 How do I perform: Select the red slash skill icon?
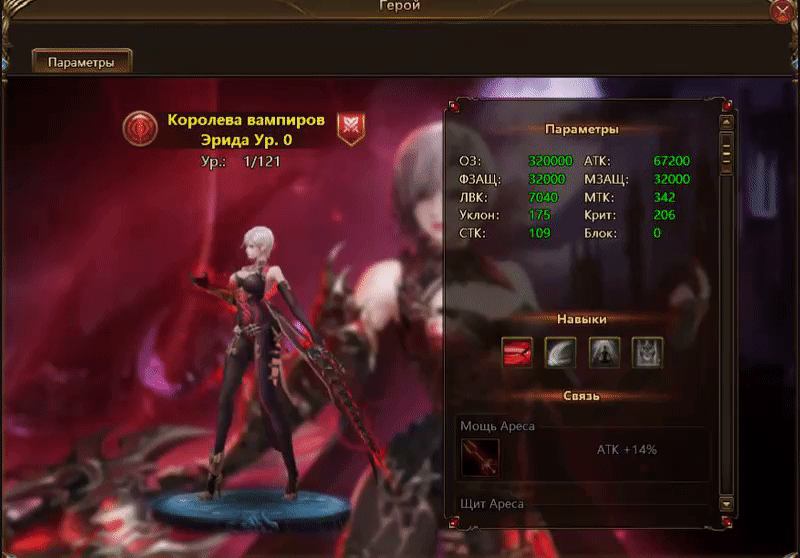coord(518,352)
